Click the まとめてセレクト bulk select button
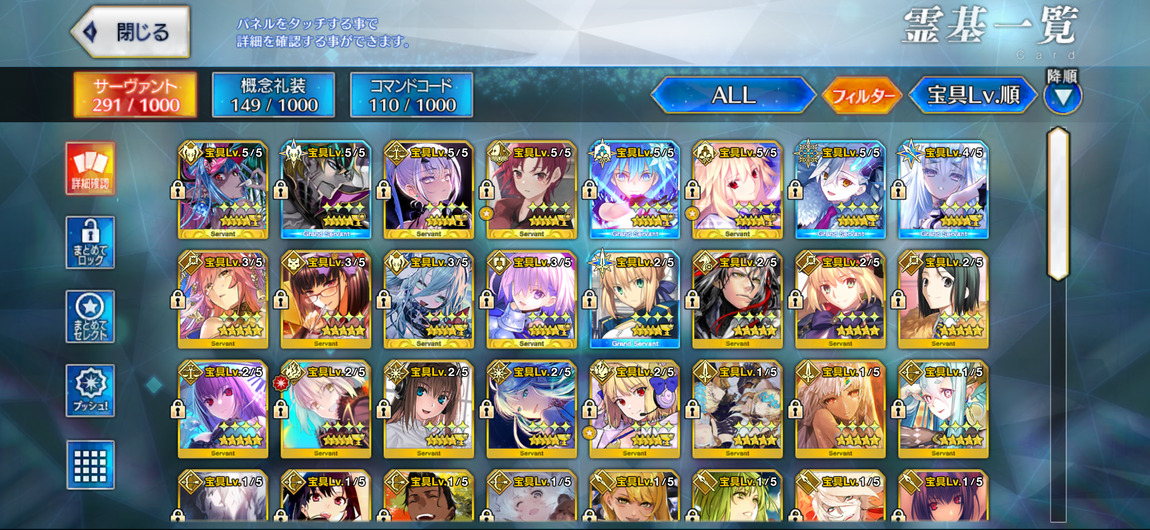Screen dimensions: 1150x530 click(x=90, y=316)
